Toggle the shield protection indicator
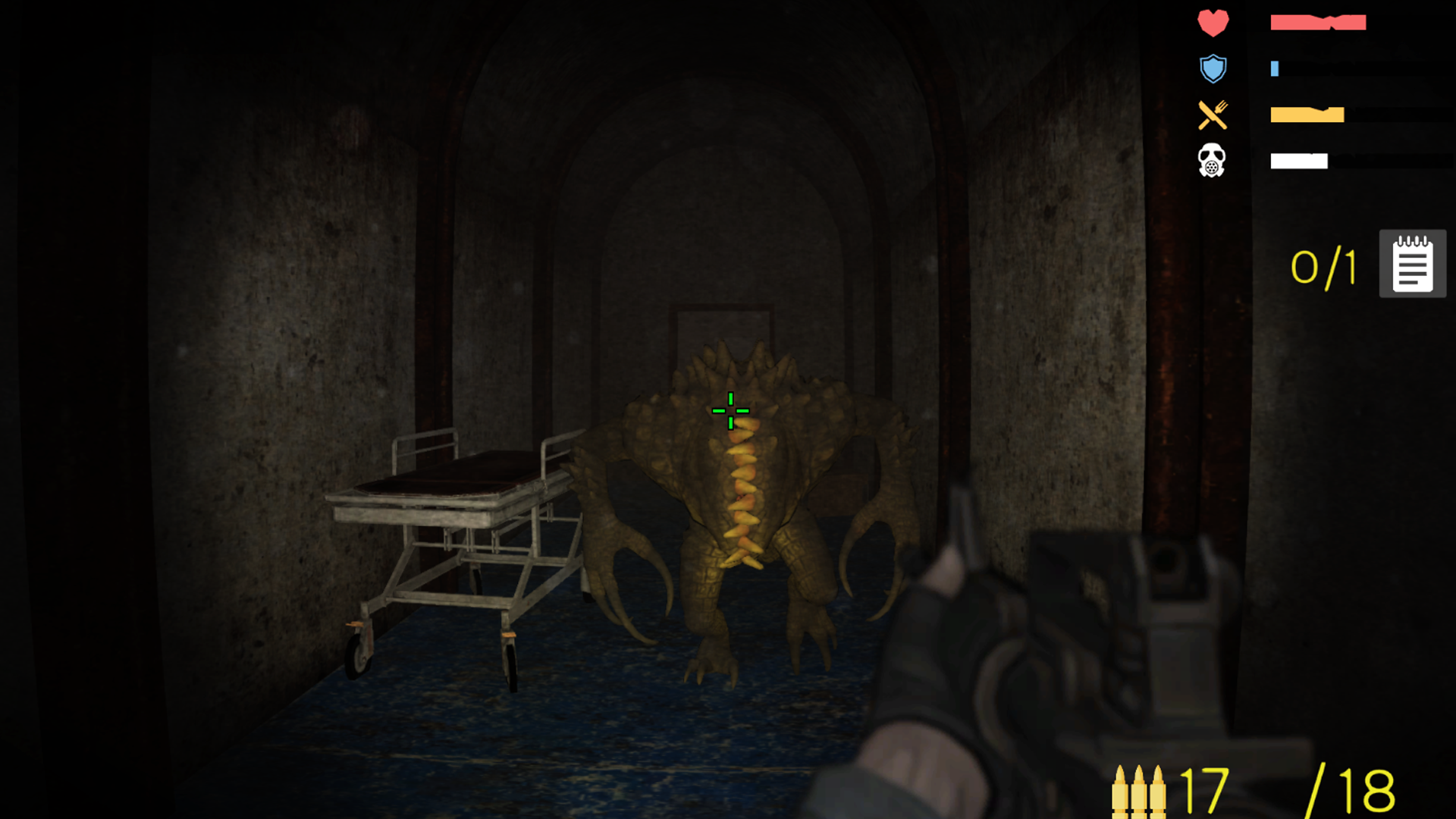The image size is (1456, 819). (1214, 68)
